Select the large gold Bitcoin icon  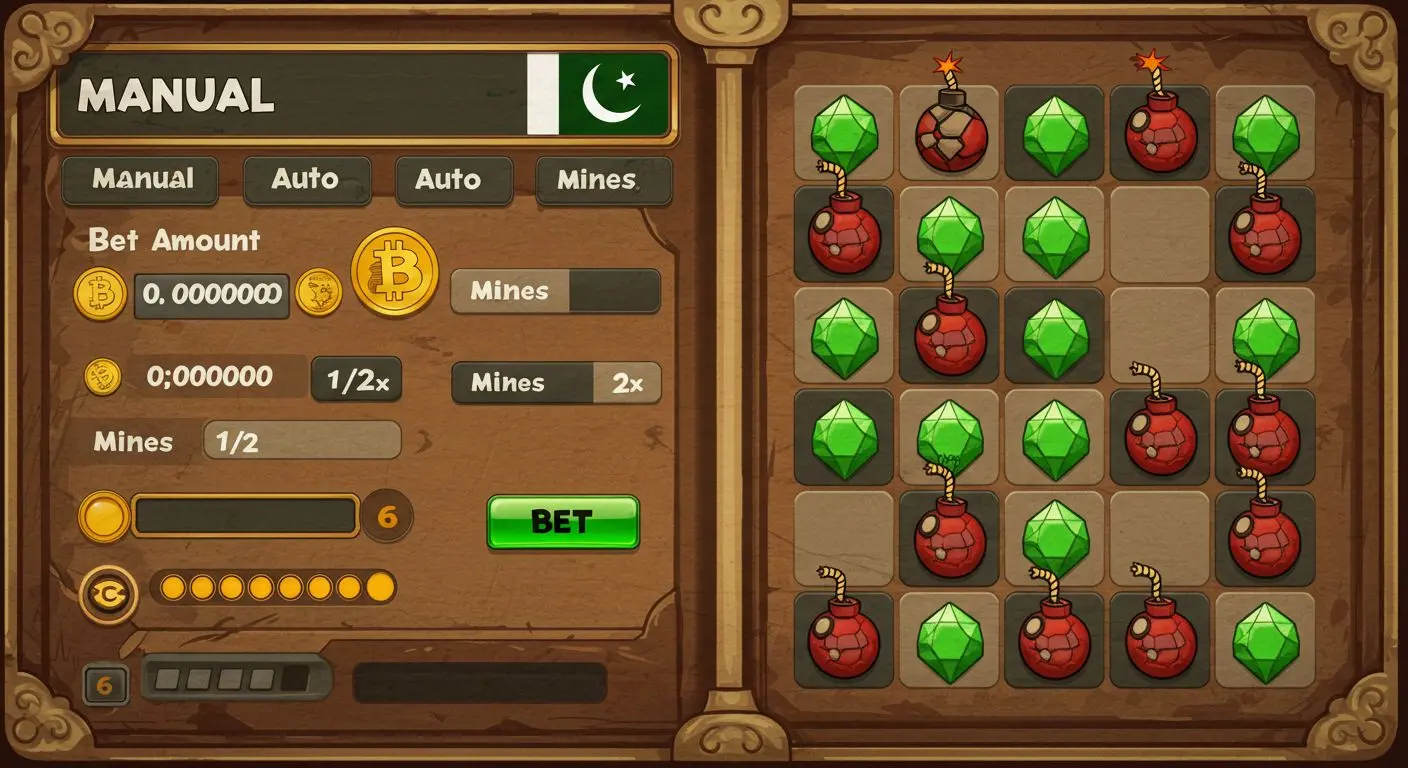(x=394, y=270)
